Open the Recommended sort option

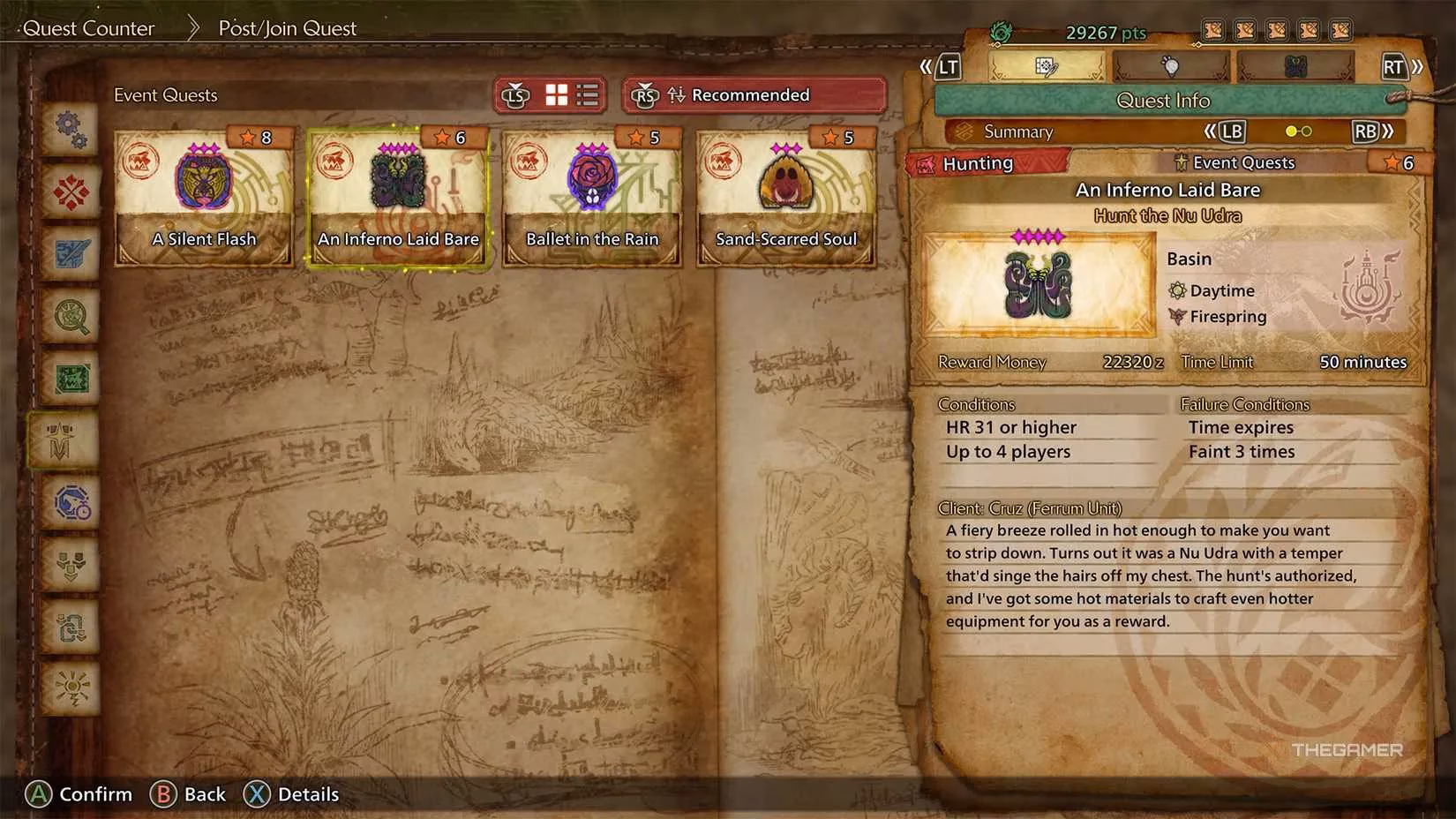(x=754, y=95)
